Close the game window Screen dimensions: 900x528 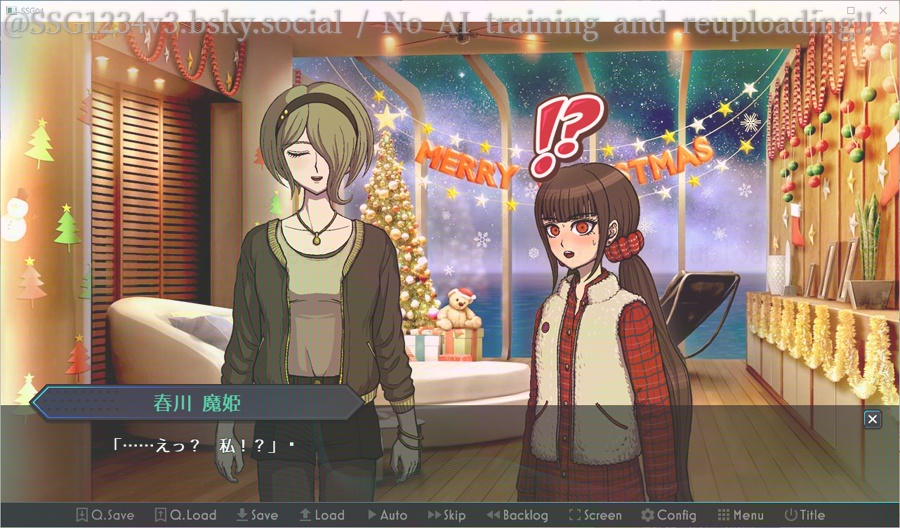[884, 9]
